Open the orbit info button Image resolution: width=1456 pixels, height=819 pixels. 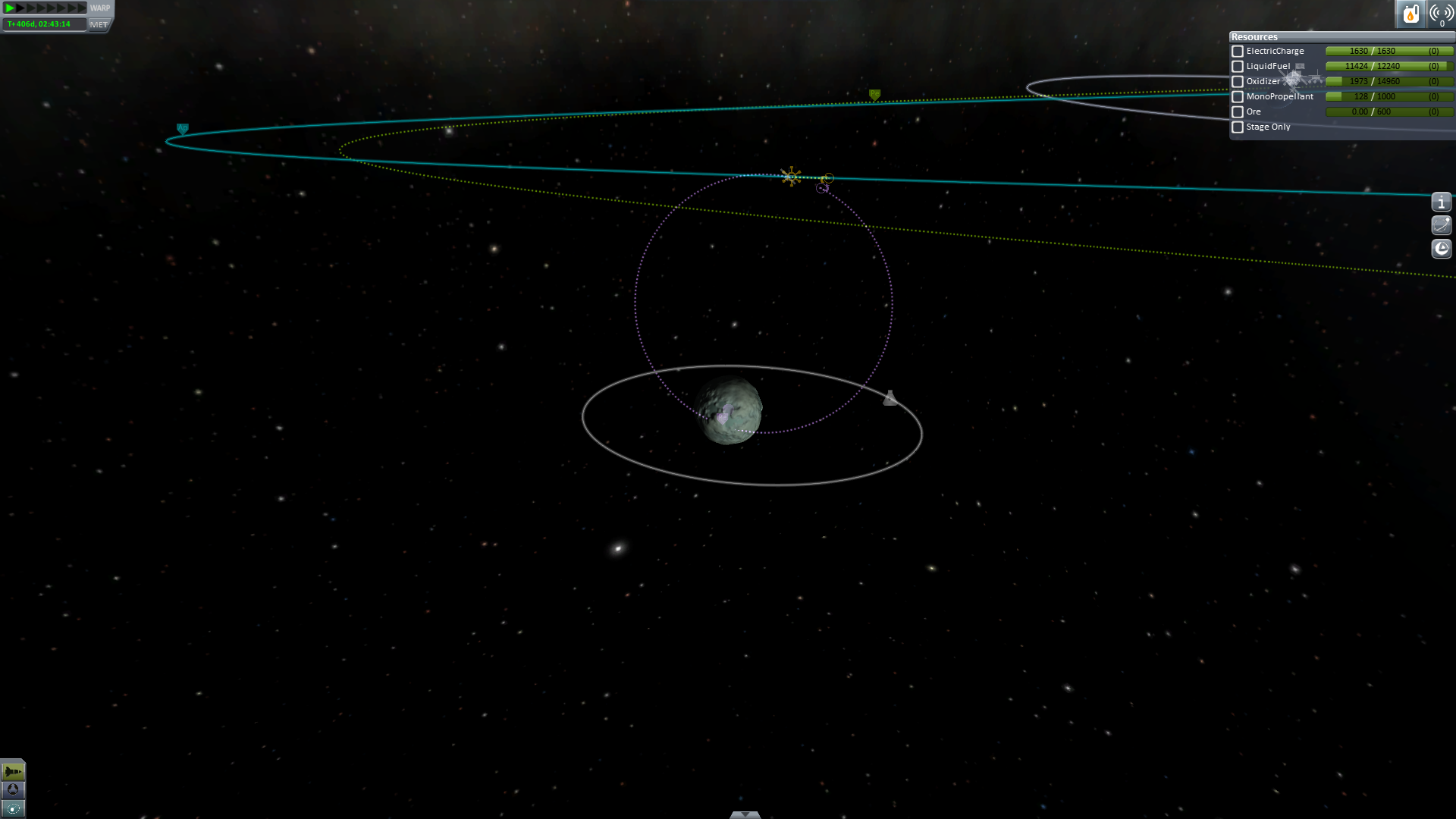(1441, 225)
